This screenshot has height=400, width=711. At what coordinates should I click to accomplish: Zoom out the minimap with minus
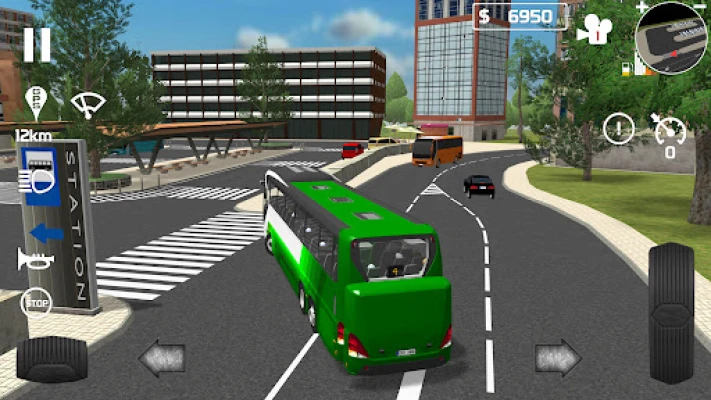[703, 7]
